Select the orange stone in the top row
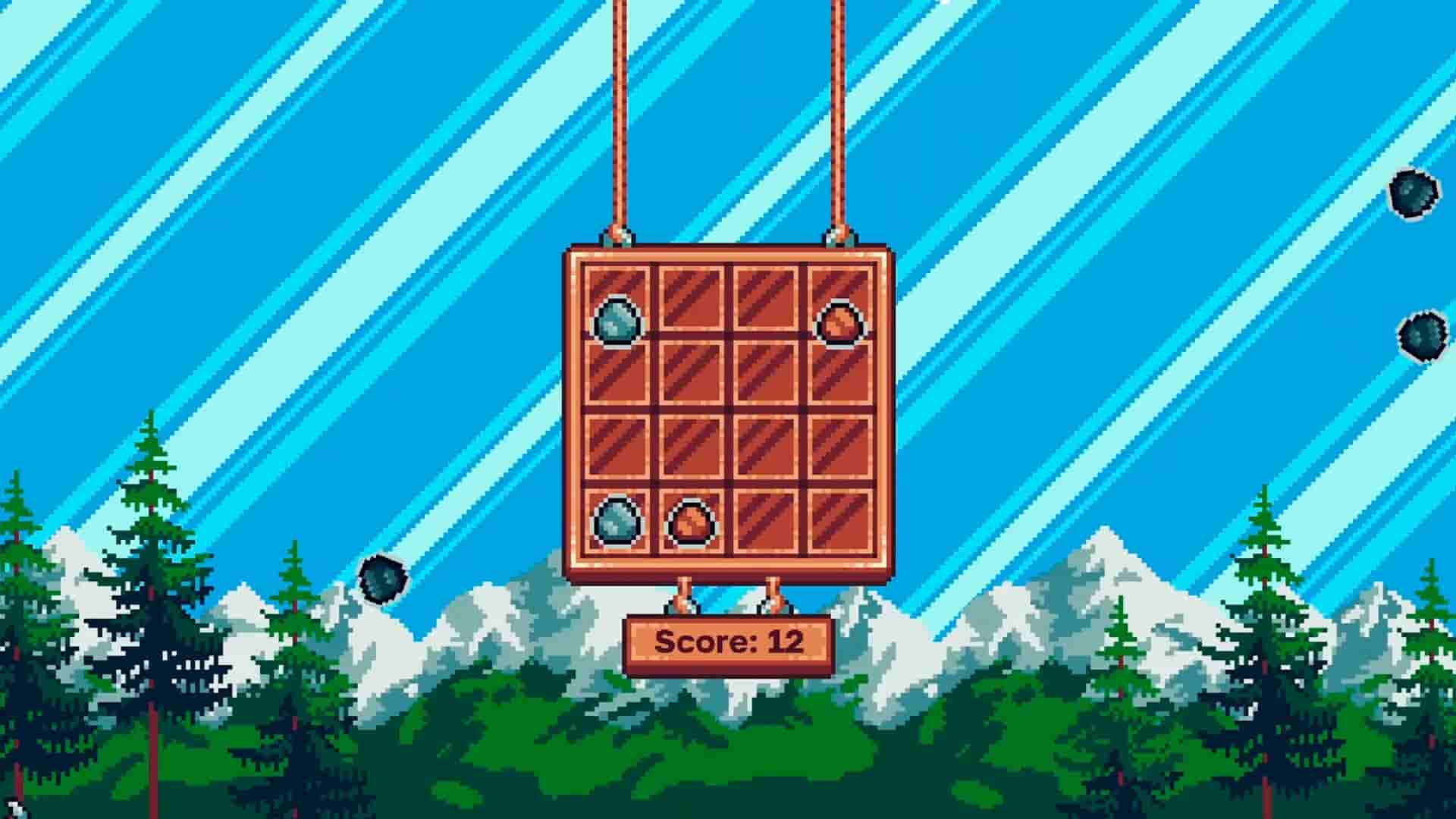 (839, 323)
